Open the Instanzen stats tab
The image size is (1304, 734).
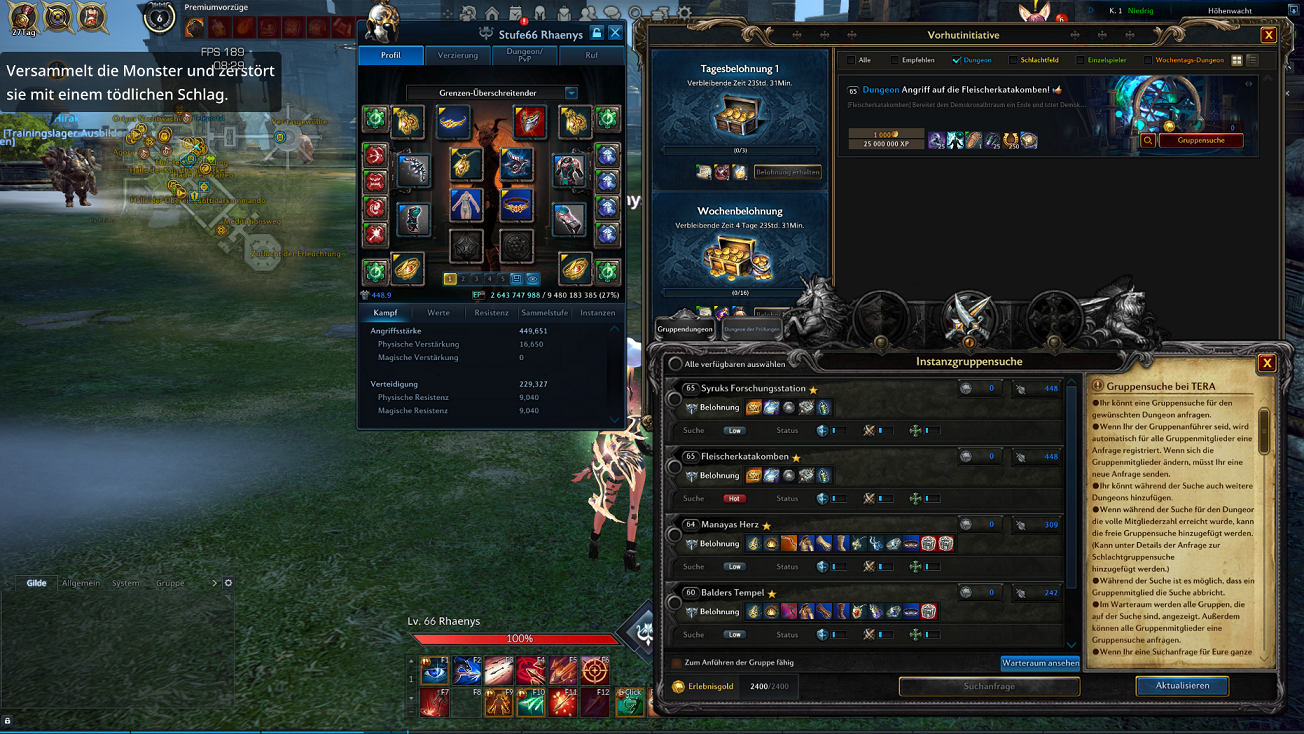point(597,313)
